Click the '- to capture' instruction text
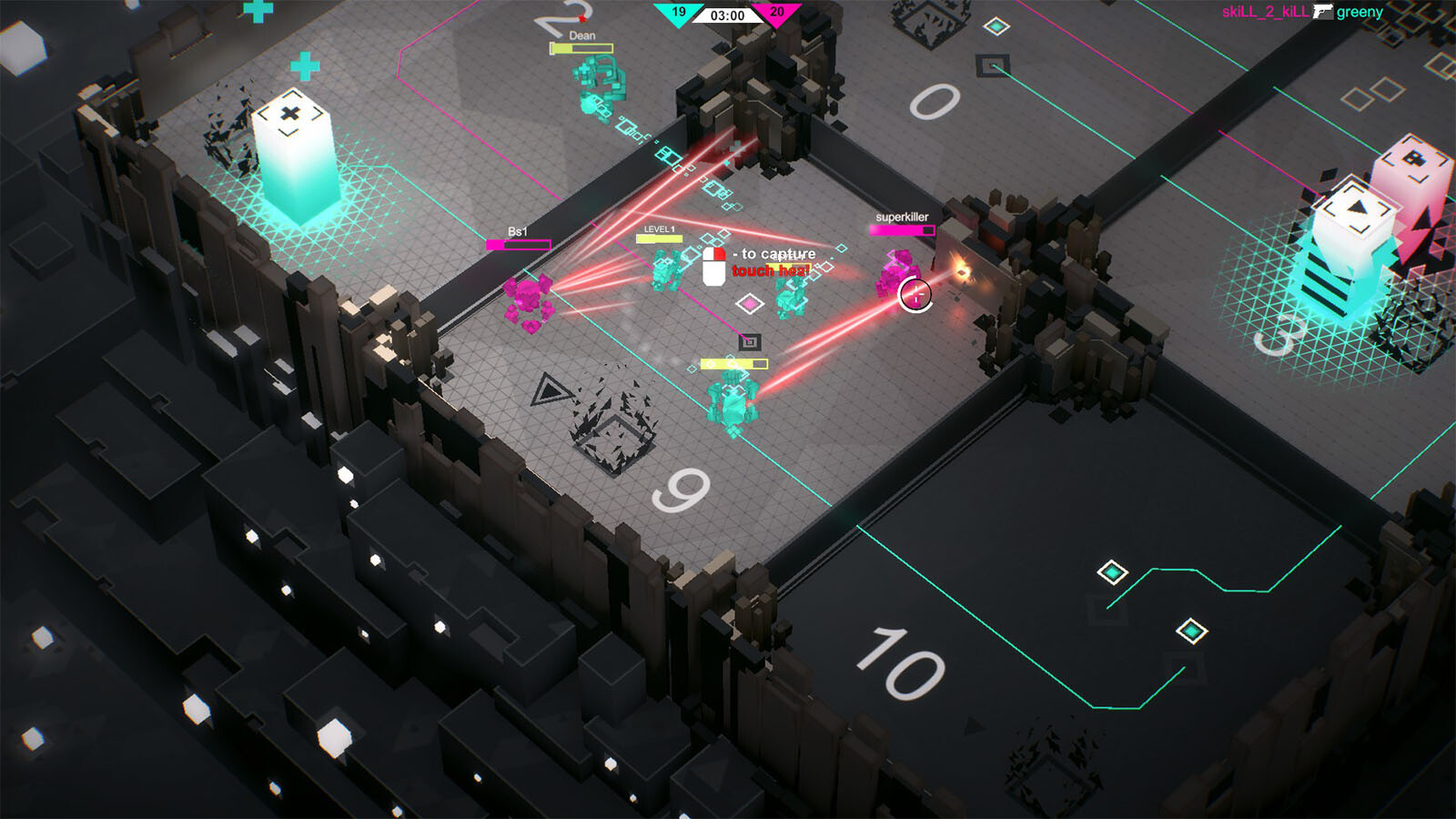Screen dimensions: 1456x819 click(x=773, y=252)
